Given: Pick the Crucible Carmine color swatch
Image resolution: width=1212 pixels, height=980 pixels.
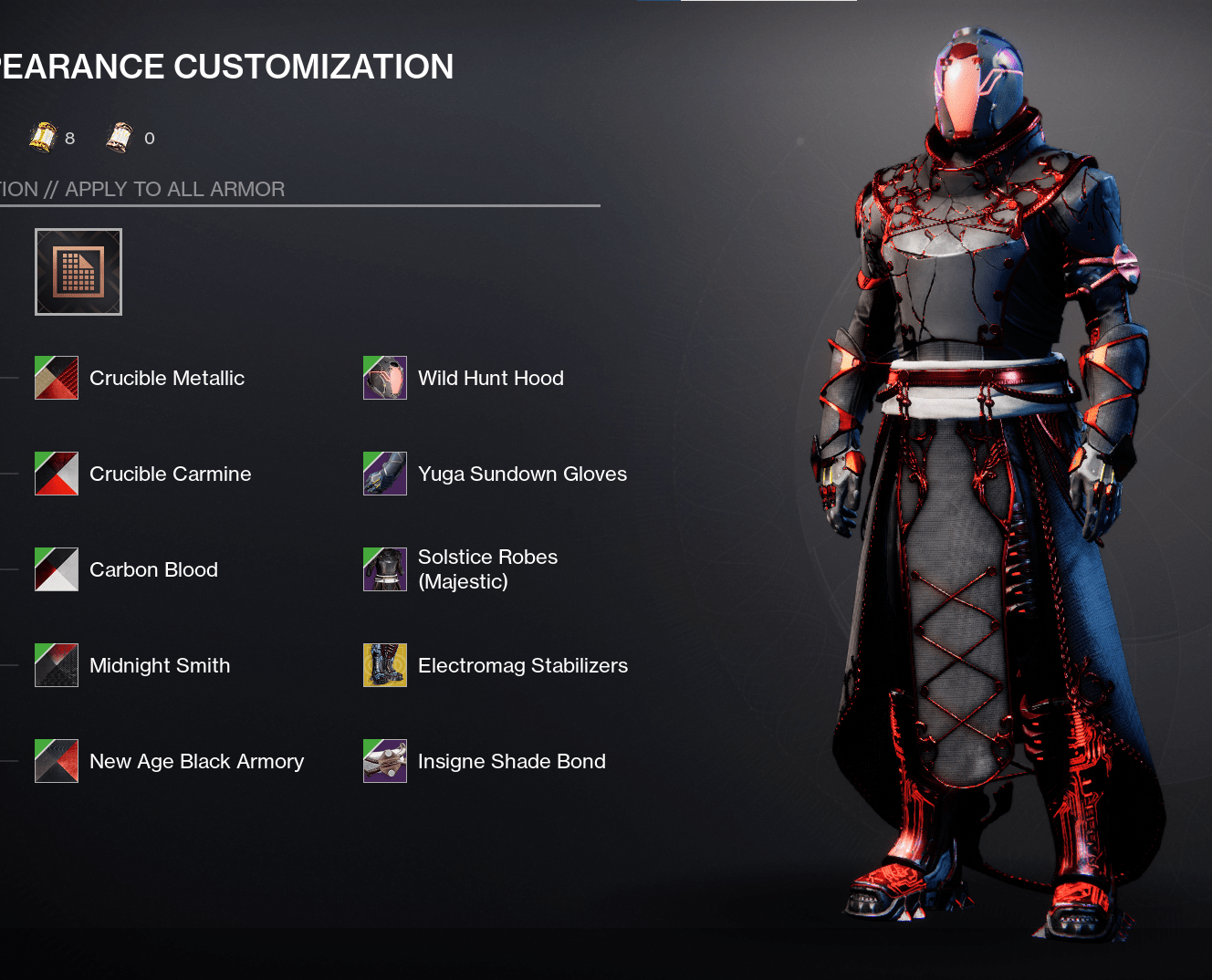Looking at the screenshot, I should click(56, 474).
